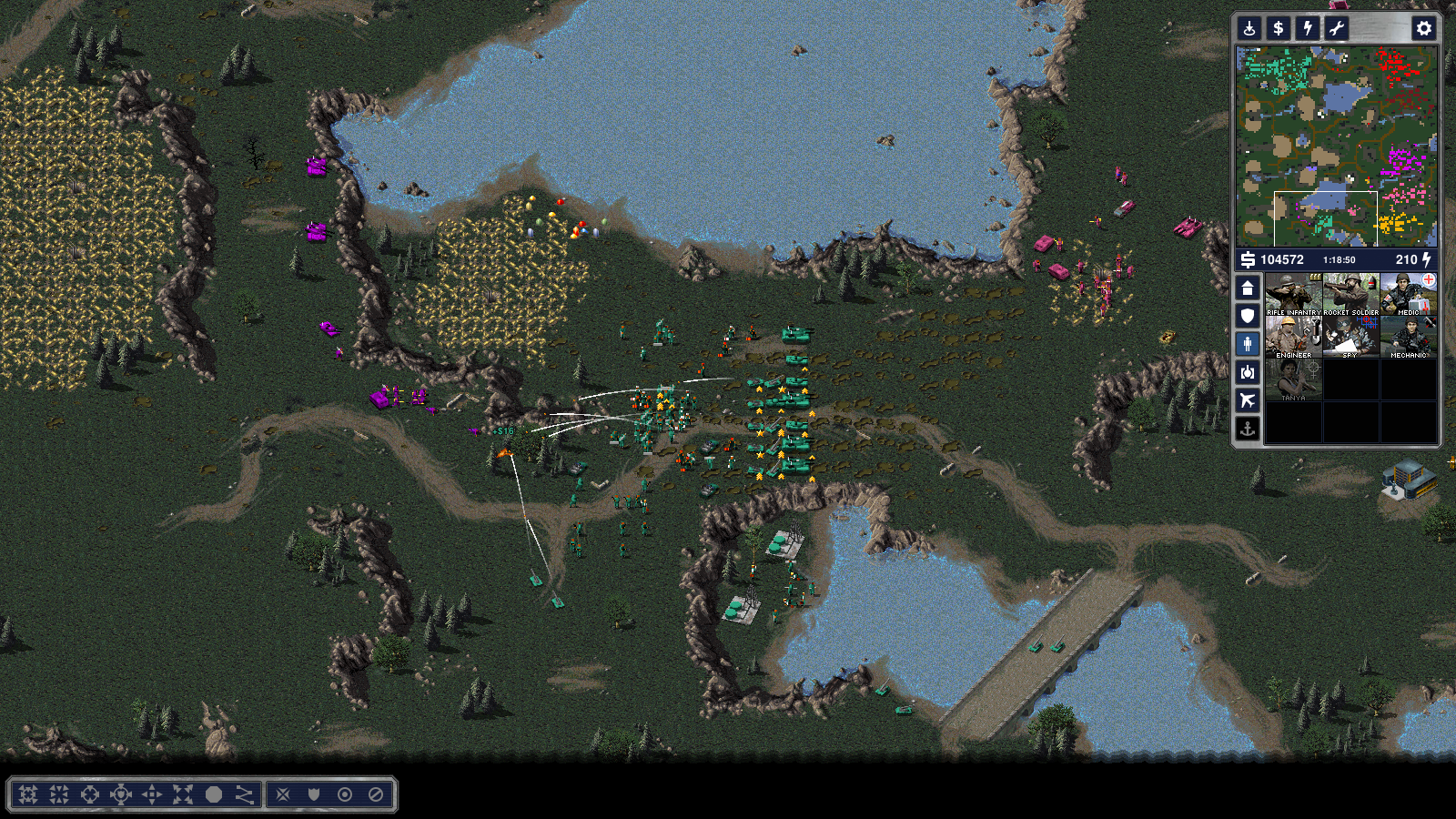Build a Medic from the sidebar

point(1408,294)
